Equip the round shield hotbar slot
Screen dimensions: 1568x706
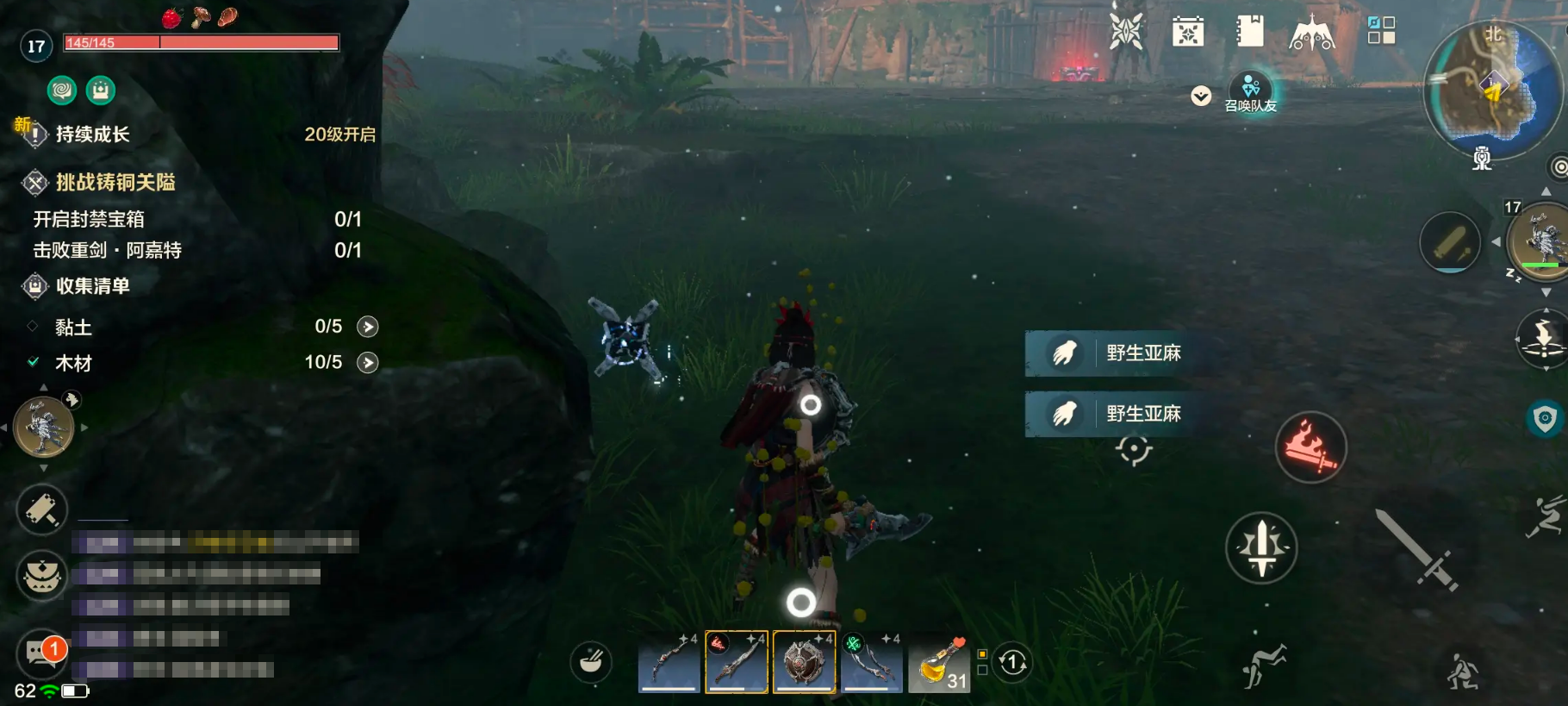[x=804, y=662]
